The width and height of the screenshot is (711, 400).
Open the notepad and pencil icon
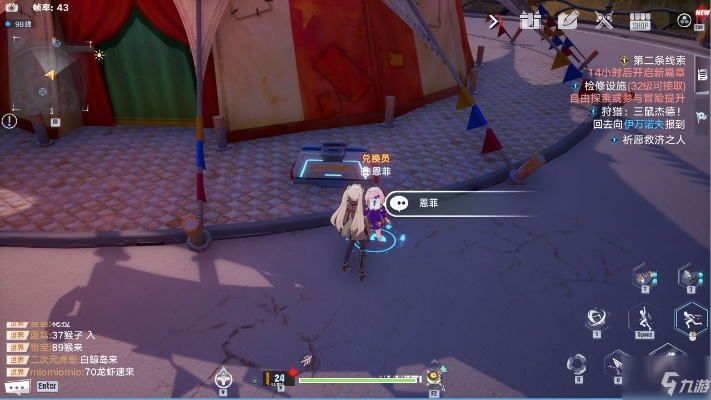(567, 19)
